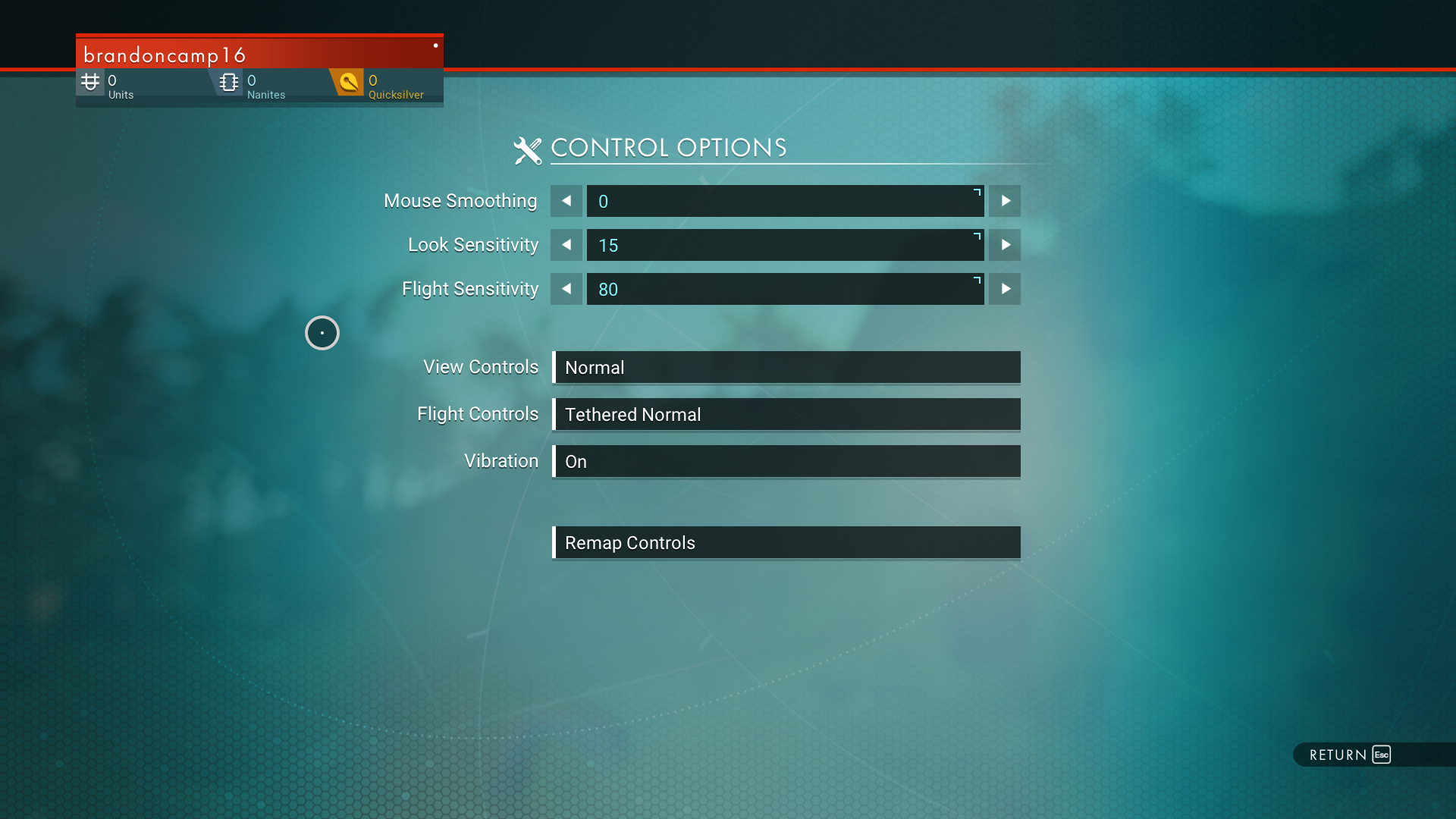Screen dimensions: 1456x819
Task: Click the Flight Sensitivity value bar
Action: 785,289
